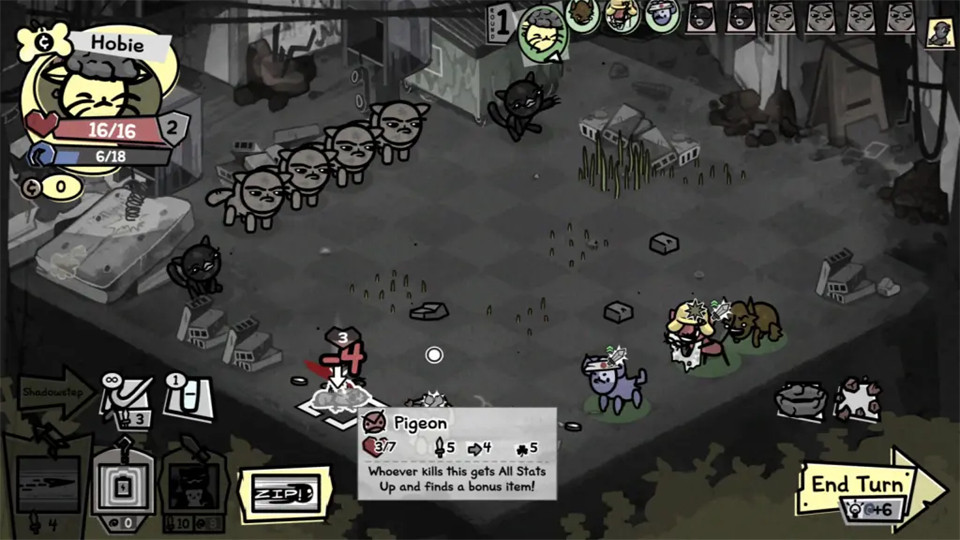Use the battery charge ability card
This screenshot has height=540, width=960.
point(123,487)
